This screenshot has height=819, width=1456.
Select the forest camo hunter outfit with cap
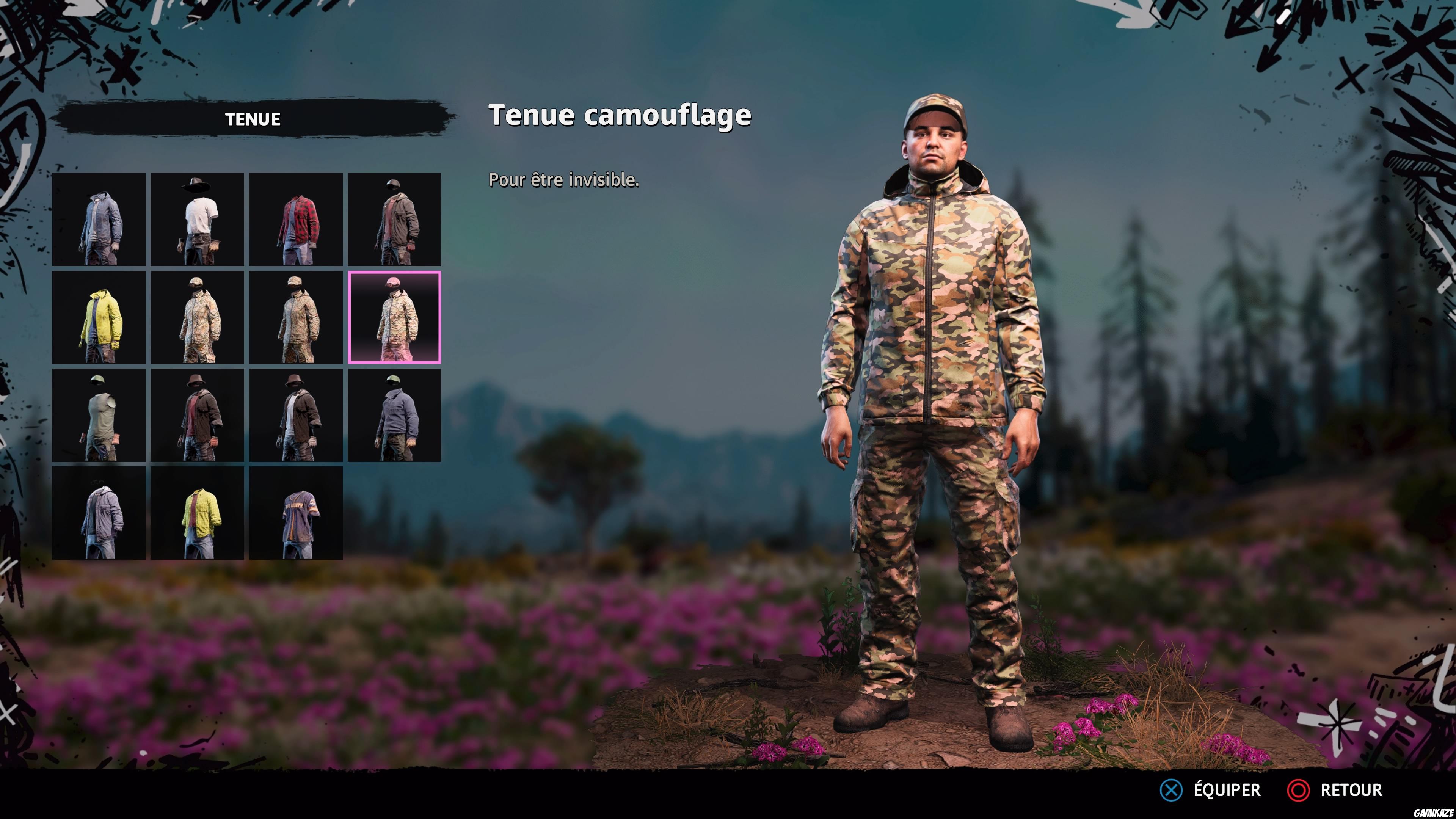click(198, 318)
